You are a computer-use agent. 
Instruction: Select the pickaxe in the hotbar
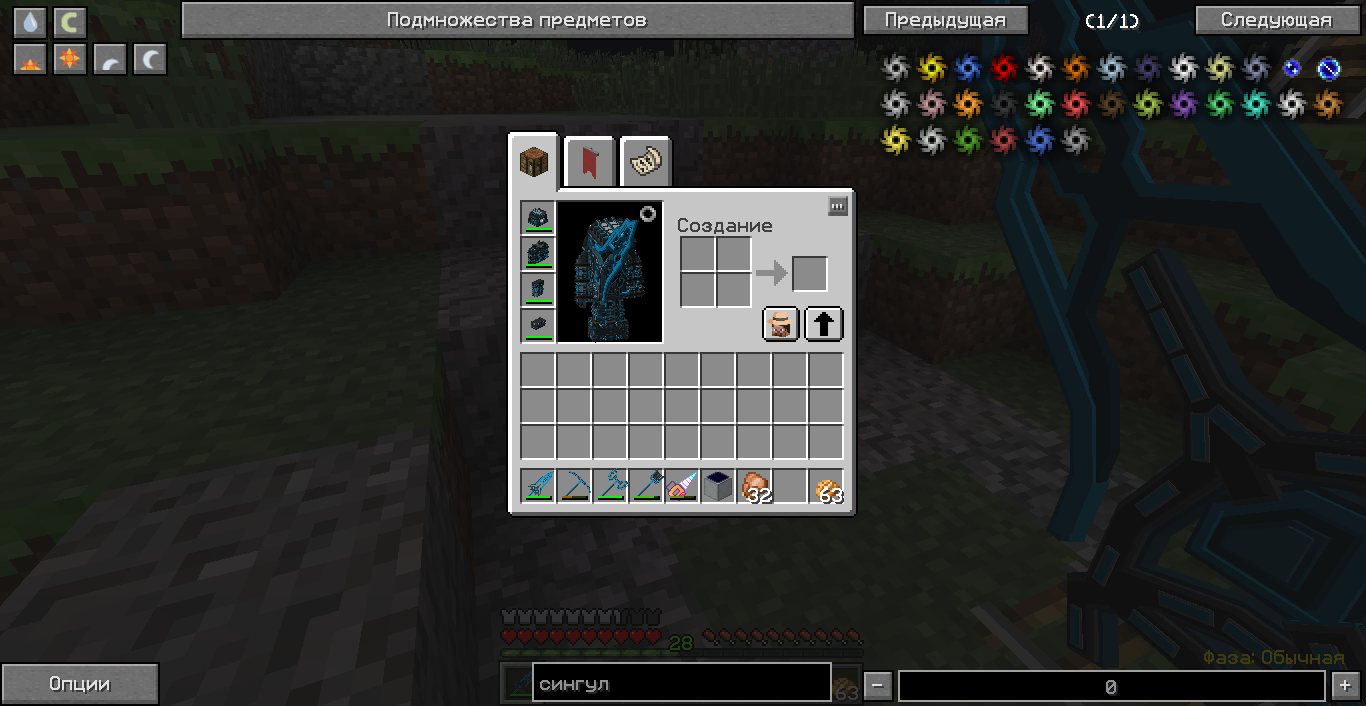(x=574, y=486)
